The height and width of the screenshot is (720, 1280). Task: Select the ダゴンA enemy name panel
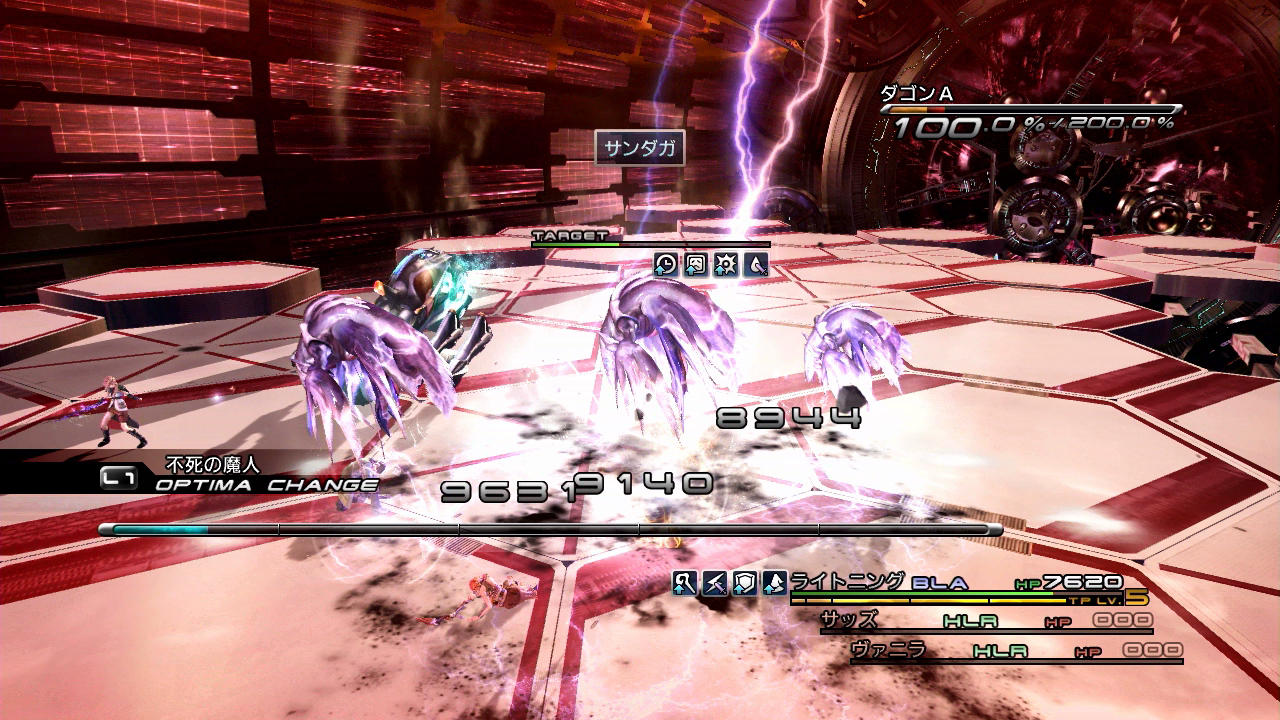[1030, 112]
